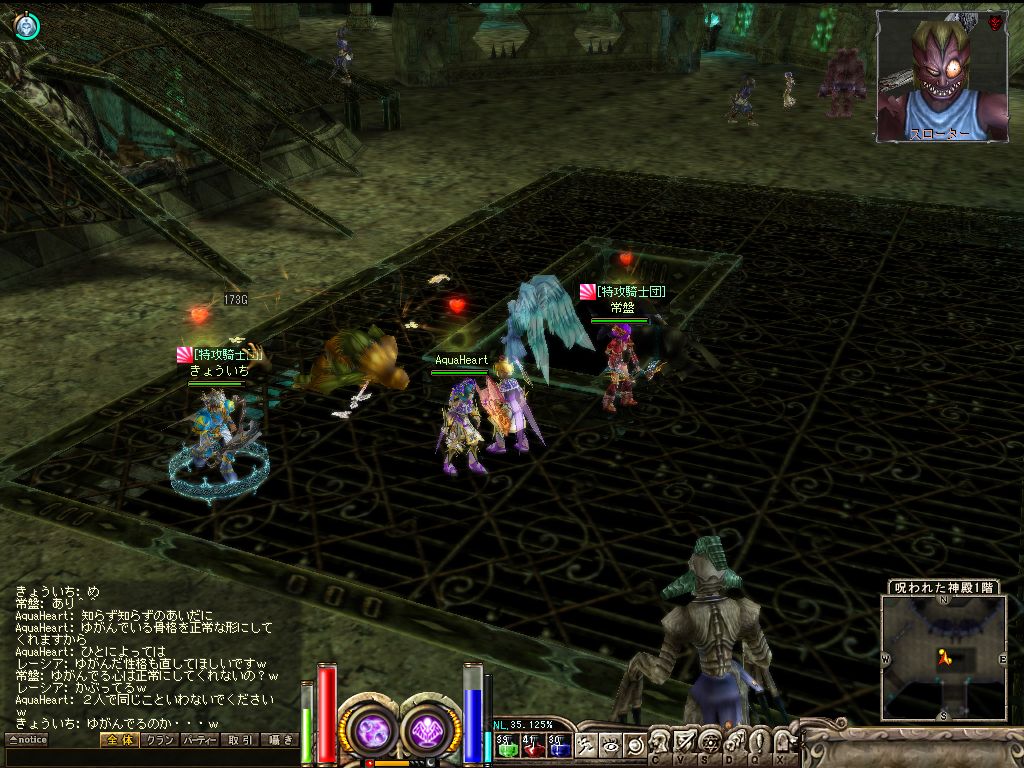The image size is (1024, 768).
Task: Toggle the running figure icon
Action: click(x=587, y=745)
